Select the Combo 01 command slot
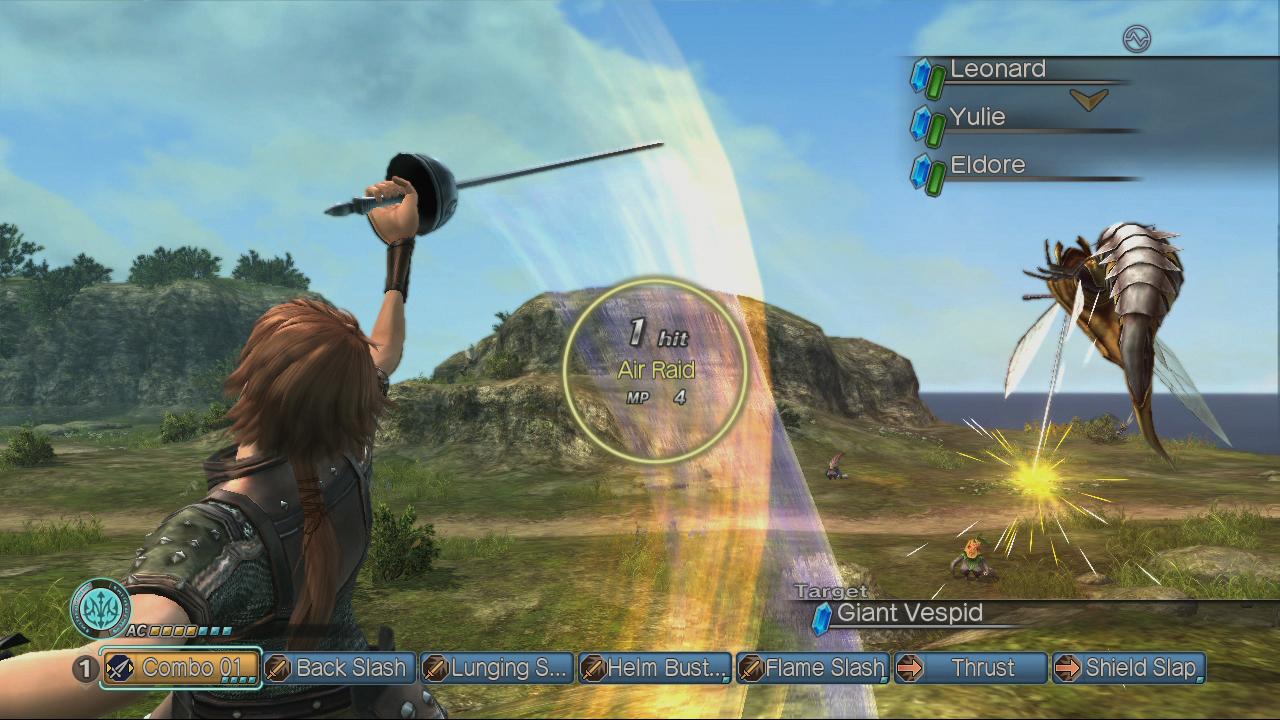The height and width of the screenshot is (720, 1280). tap(181, 668)
